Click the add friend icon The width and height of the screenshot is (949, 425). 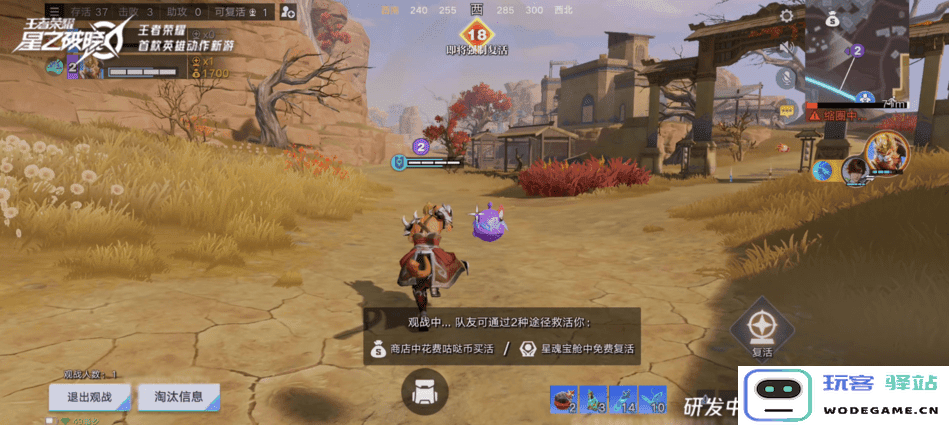(x=288, y=12)
